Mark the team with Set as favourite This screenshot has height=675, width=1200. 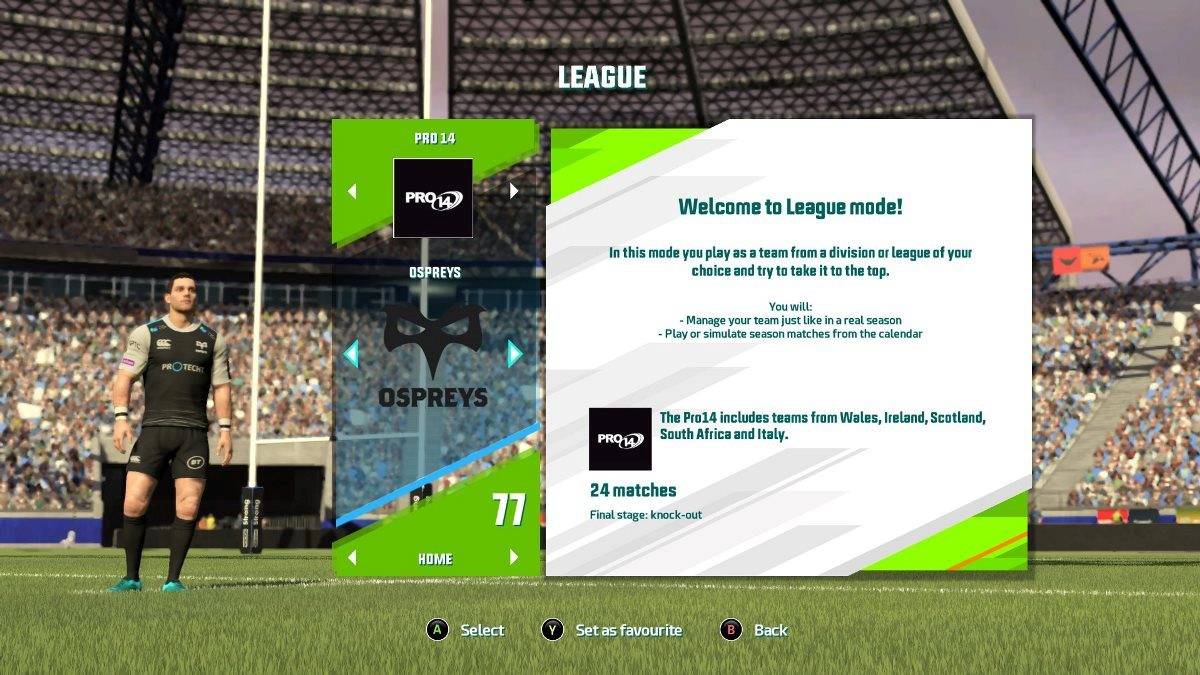(x=612, y=630)
